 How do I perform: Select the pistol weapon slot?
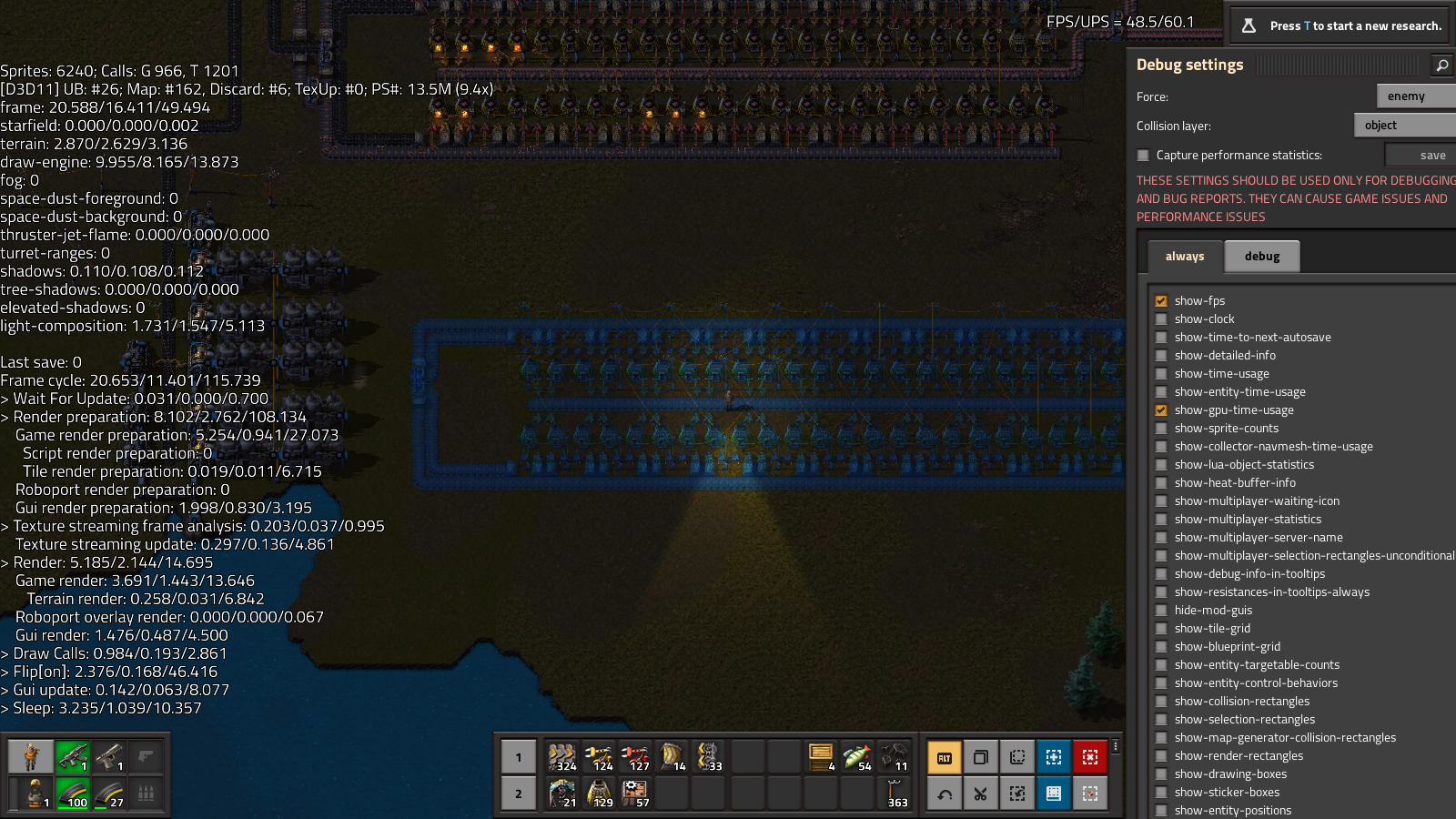109,756
